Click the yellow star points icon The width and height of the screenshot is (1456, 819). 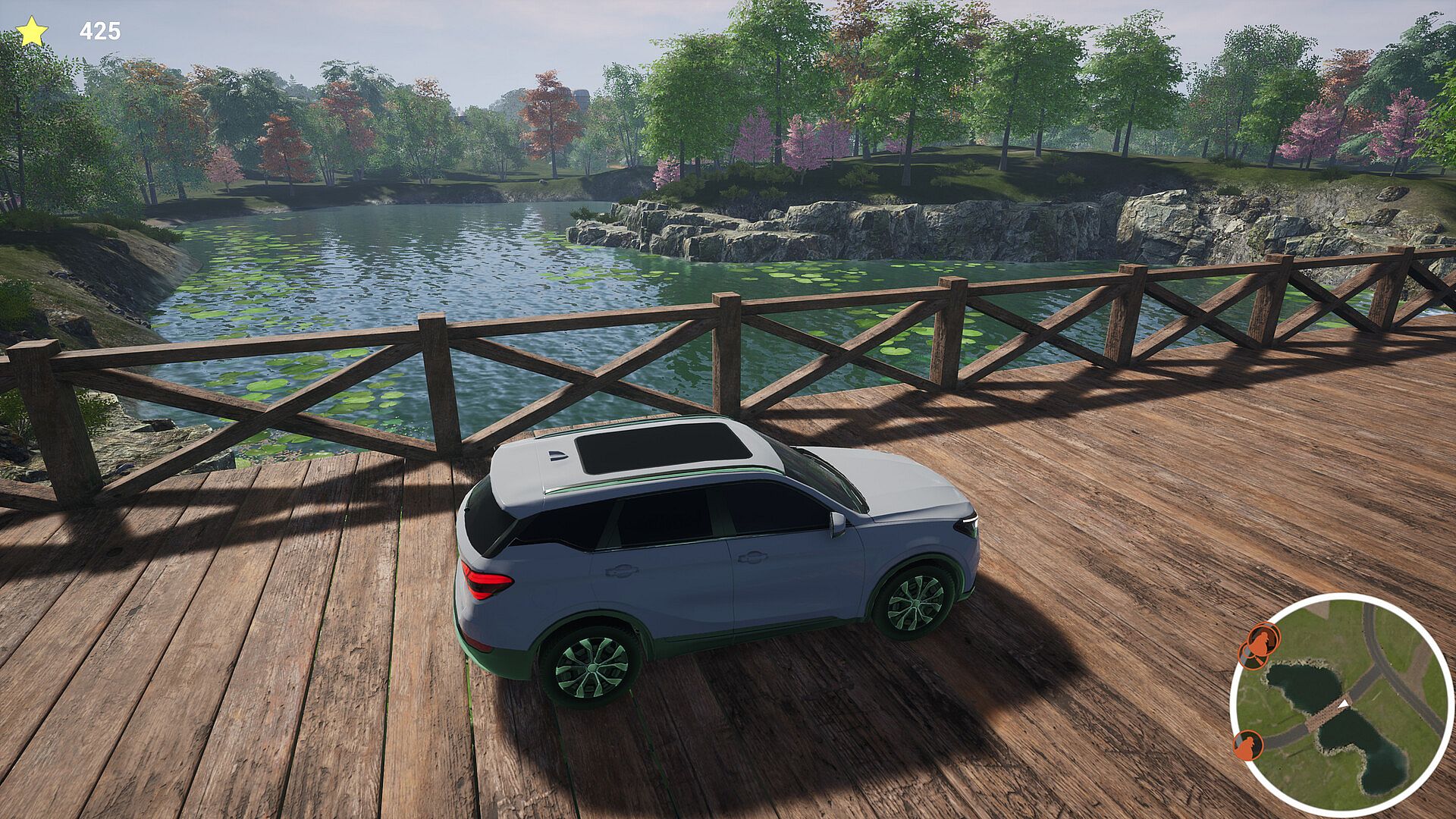(32, 32)
